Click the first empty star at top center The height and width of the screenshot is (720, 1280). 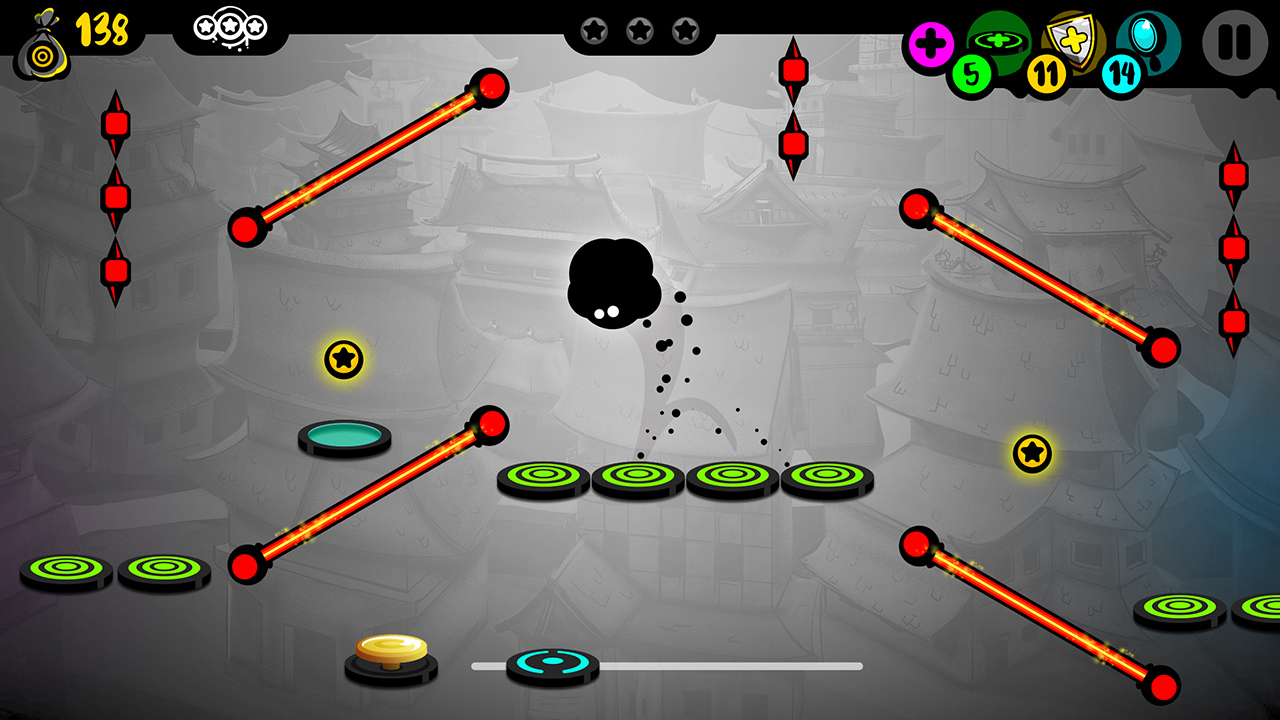point(594,30)
